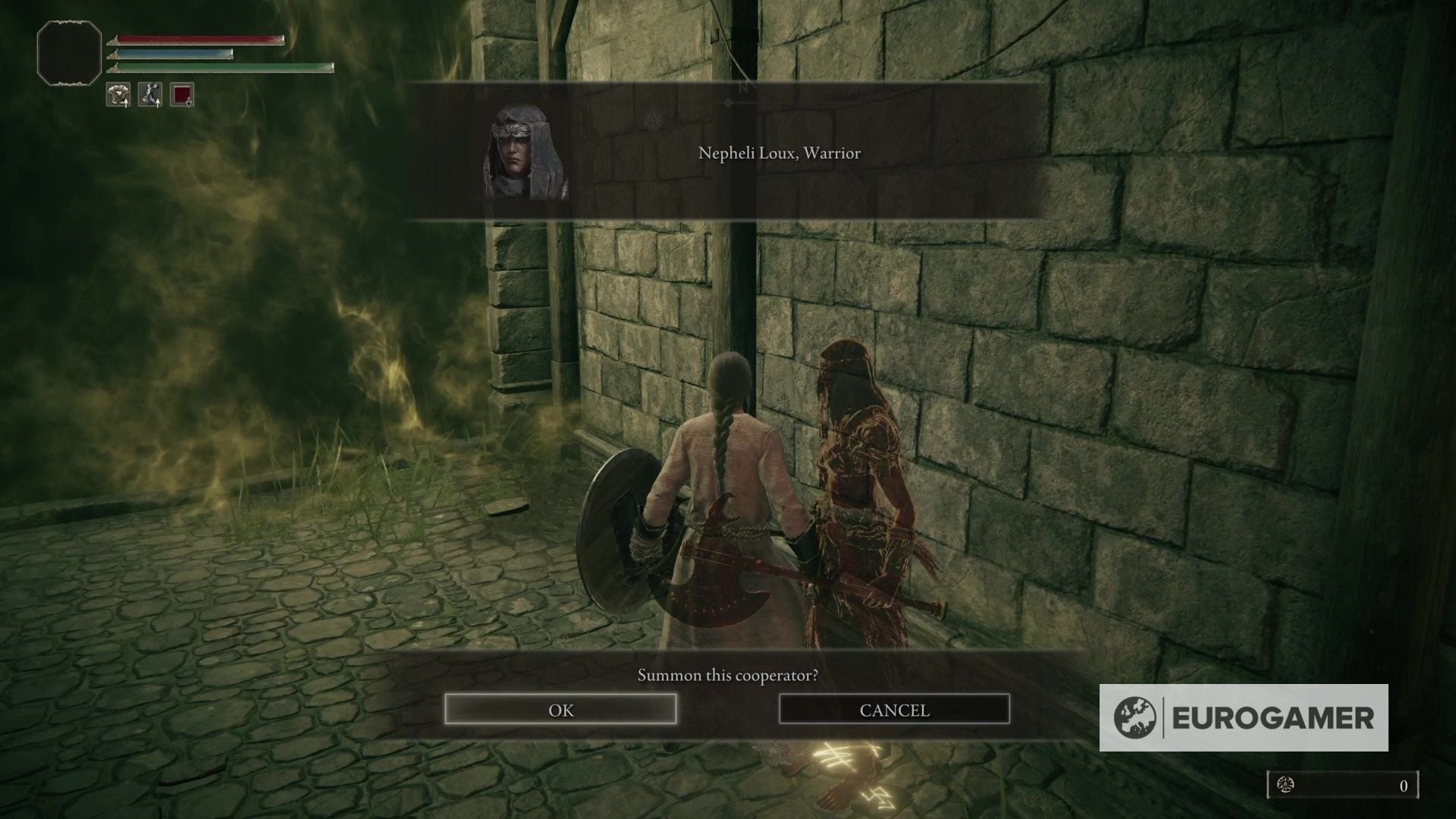Cancel summoning this cooperator
Image resolution: width=1456 pixels, height=819 pixels.
[x=894, y=710]
